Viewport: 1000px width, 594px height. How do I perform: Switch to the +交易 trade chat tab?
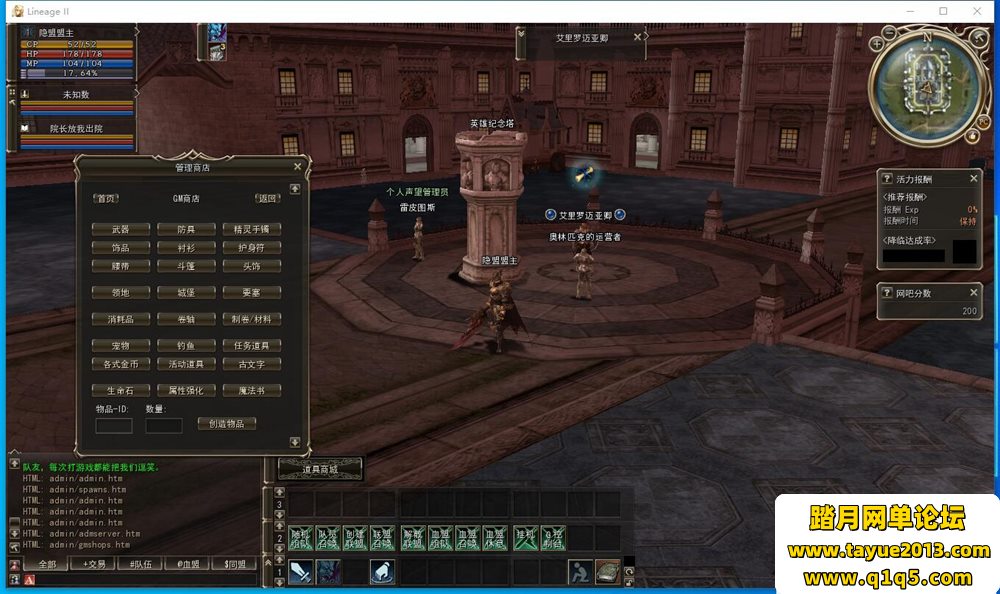(94, 564)
